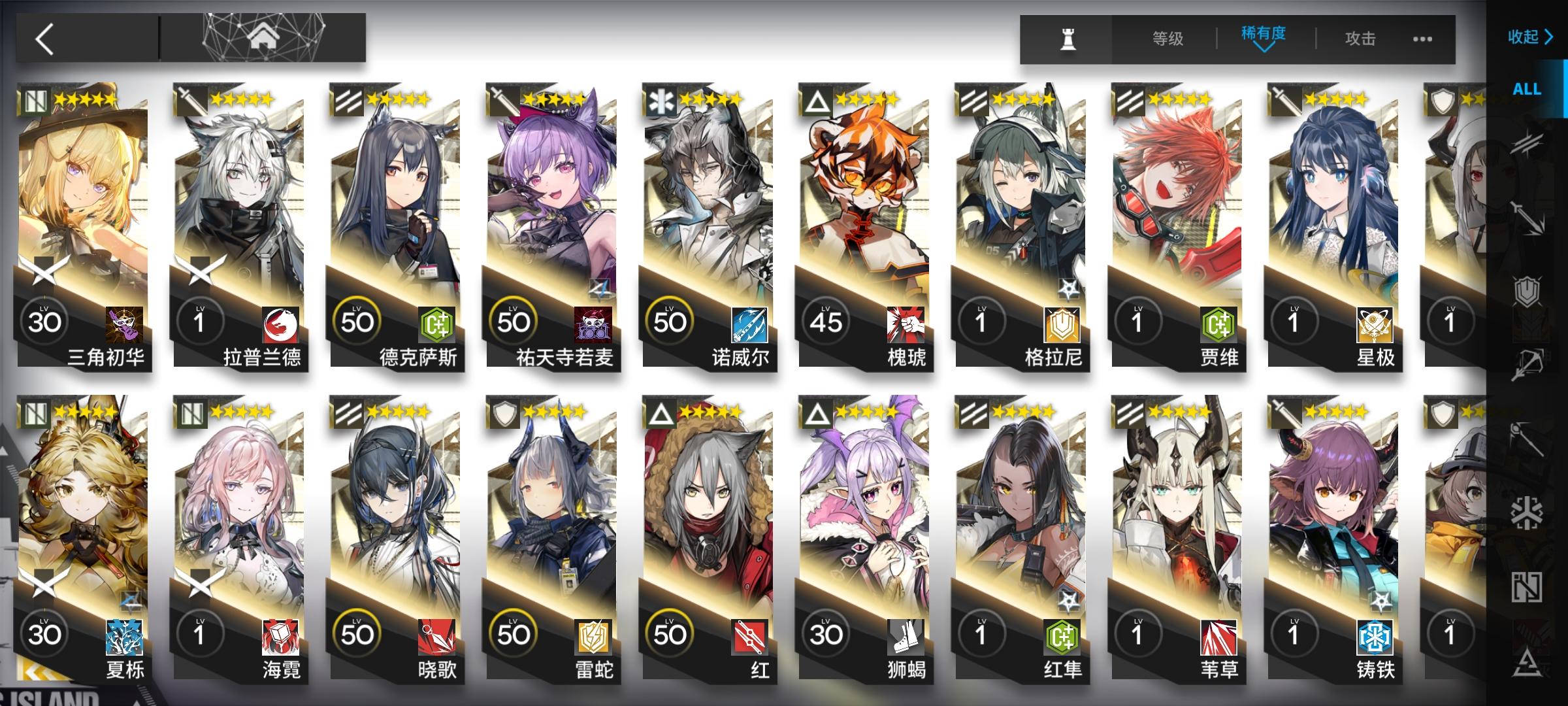Collapse the sort panel with 收起
1568x706 pixels.
(x=1526, y=37)
